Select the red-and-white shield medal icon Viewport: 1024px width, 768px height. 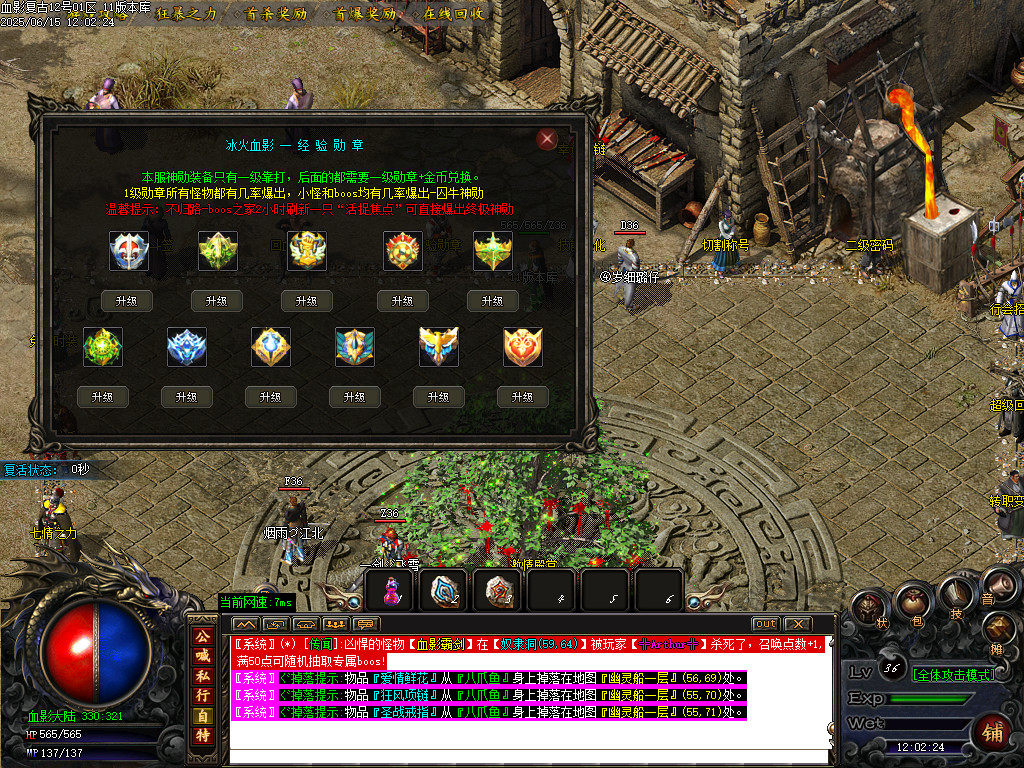click(129, 251)
